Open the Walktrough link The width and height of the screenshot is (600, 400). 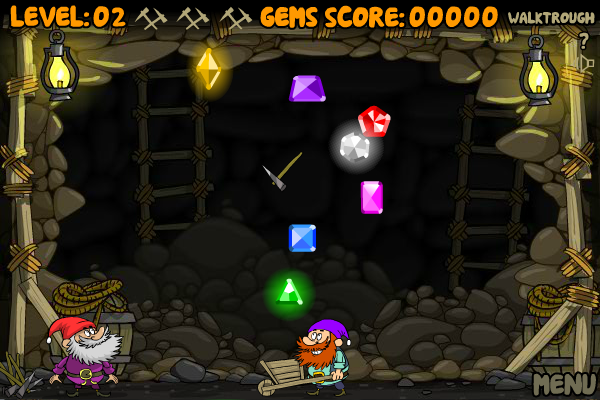(551, 18)
